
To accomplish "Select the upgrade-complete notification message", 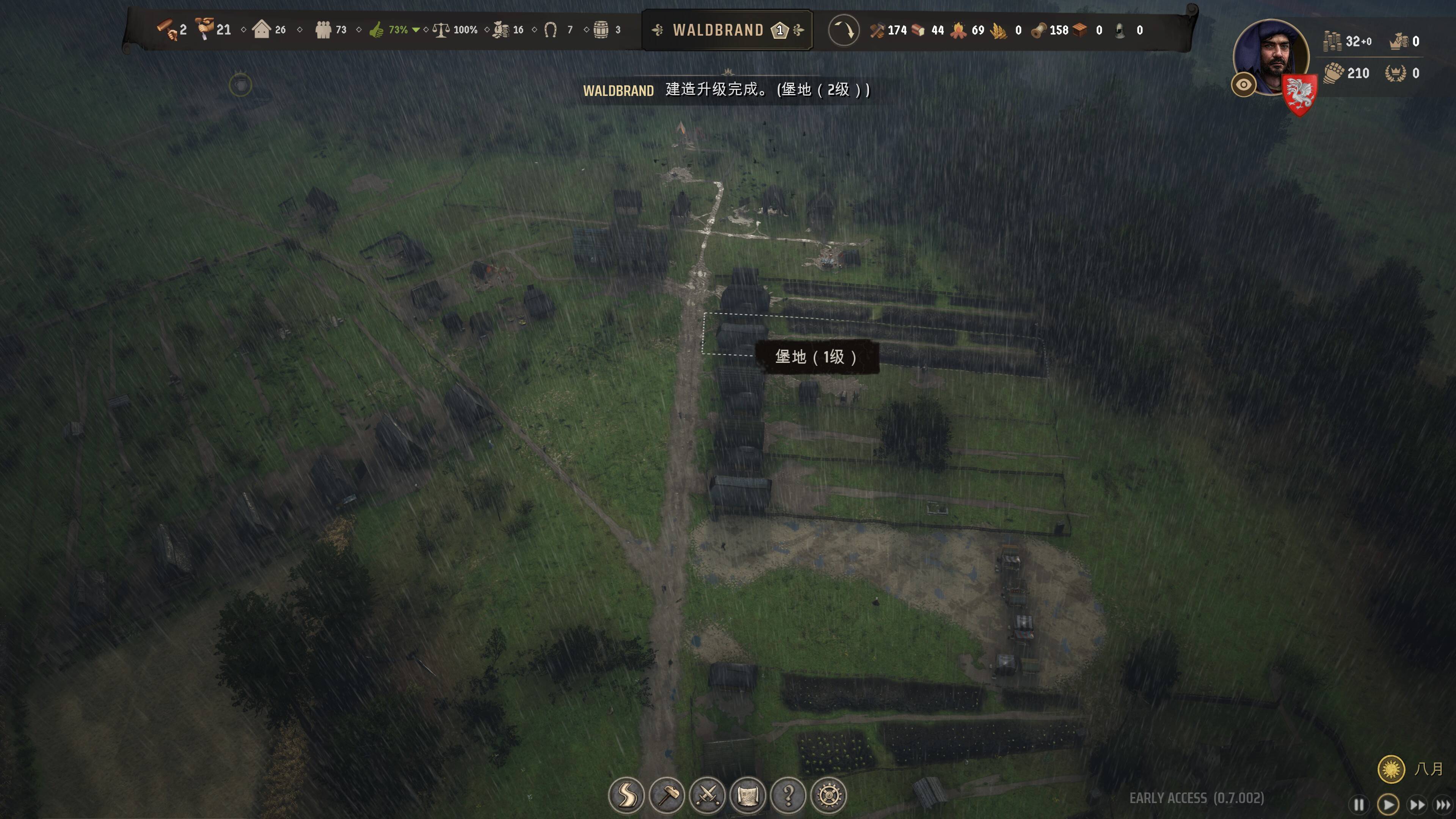I will (x=726, y=90).
